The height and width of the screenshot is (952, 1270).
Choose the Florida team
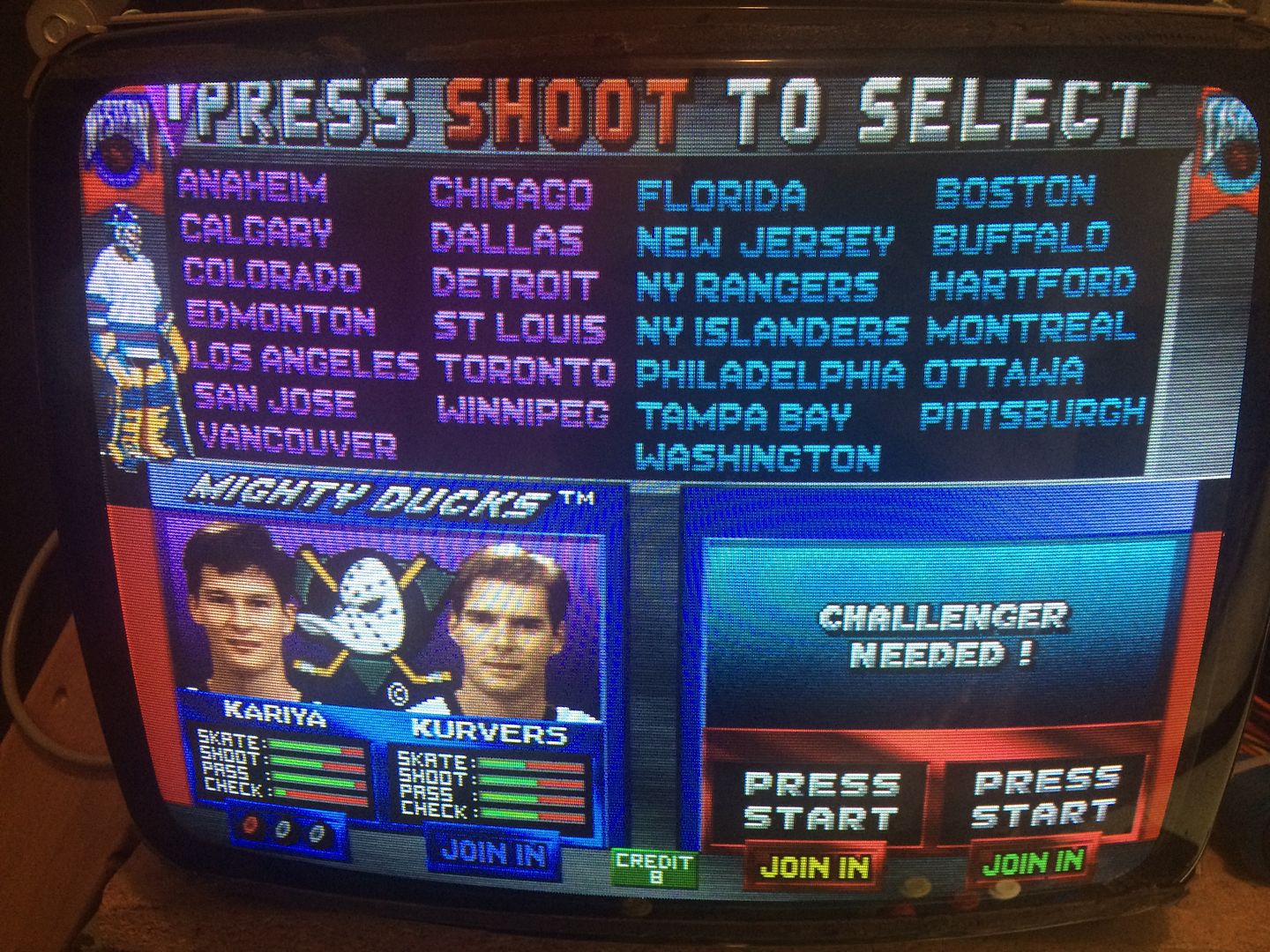[x=721, y=196]
